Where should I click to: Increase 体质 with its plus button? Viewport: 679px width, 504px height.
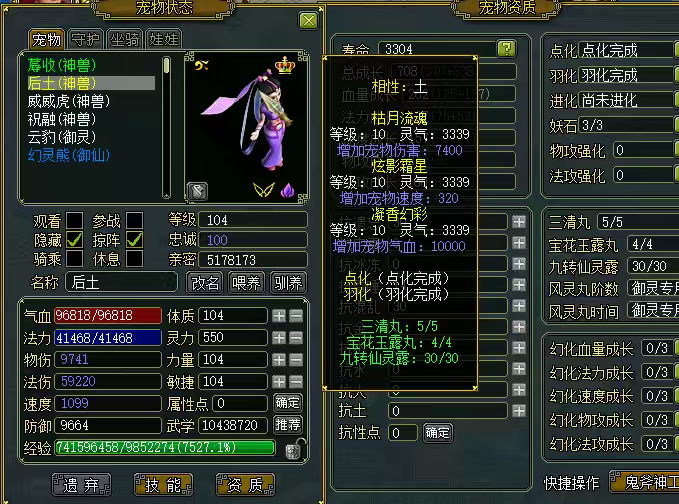point(279,316)
